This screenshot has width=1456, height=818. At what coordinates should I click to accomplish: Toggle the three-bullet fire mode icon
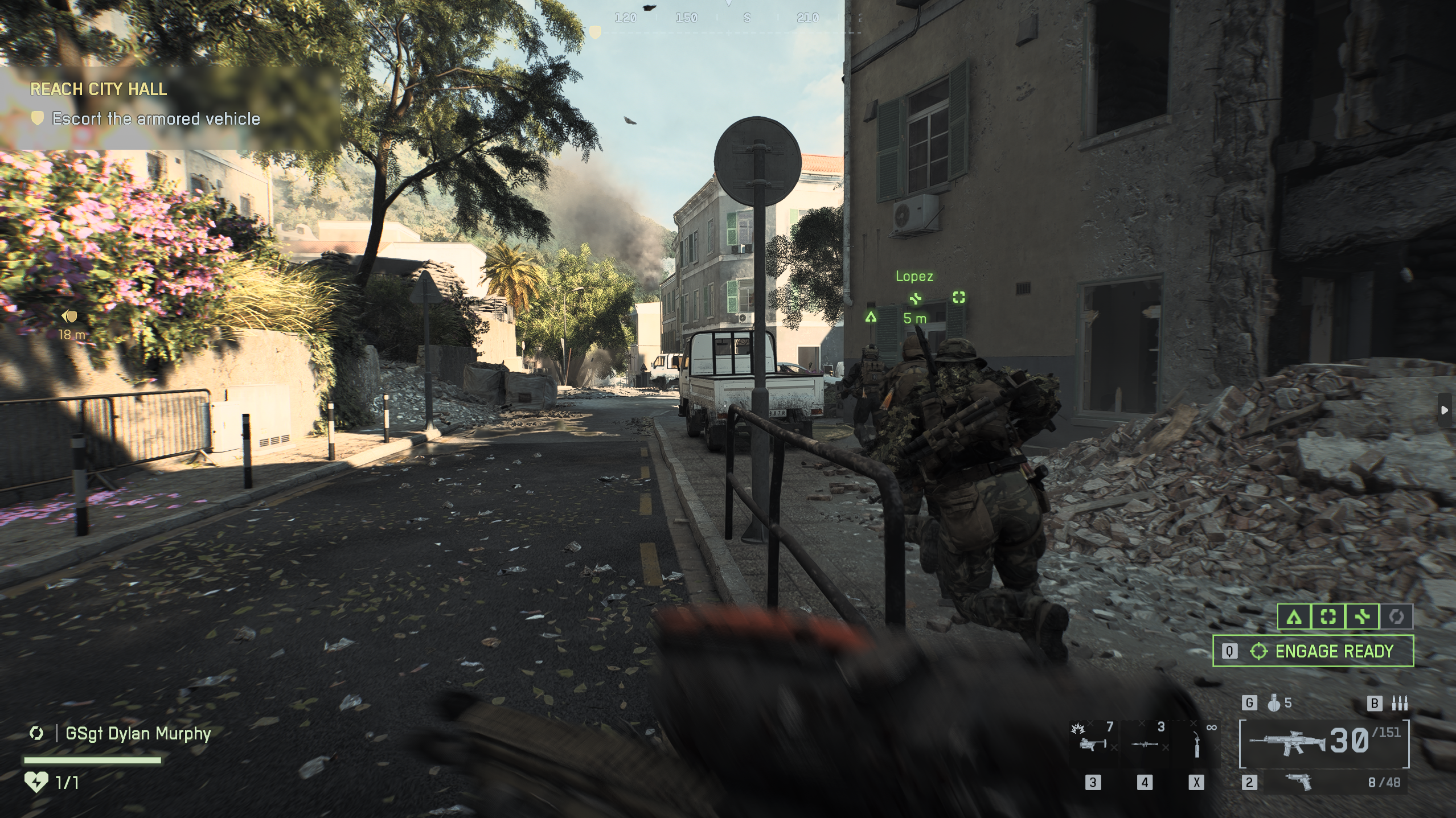(x=1399, y=704)
